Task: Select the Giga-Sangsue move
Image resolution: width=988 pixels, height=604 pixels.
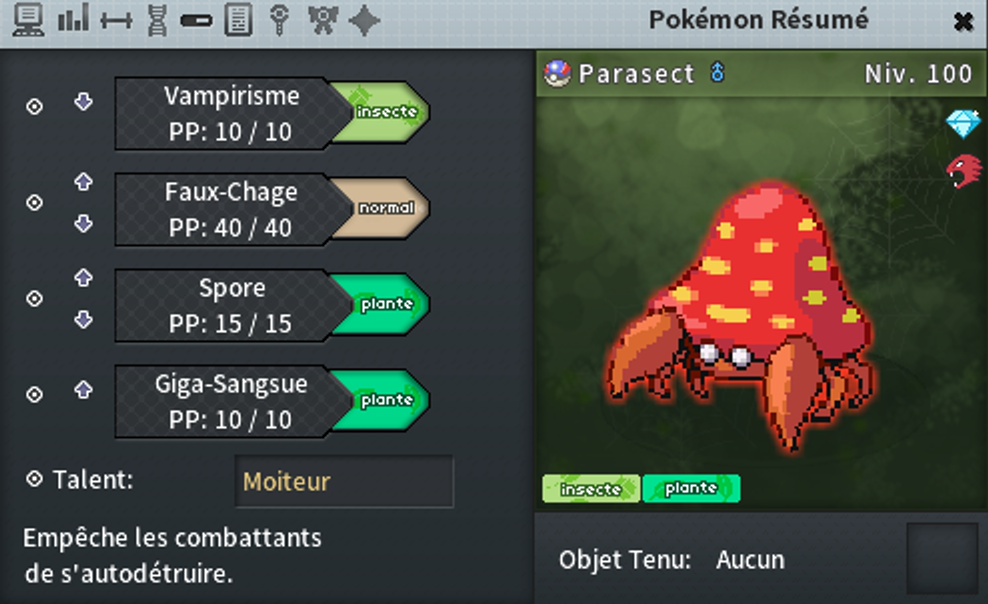Action: coord(232,401)
